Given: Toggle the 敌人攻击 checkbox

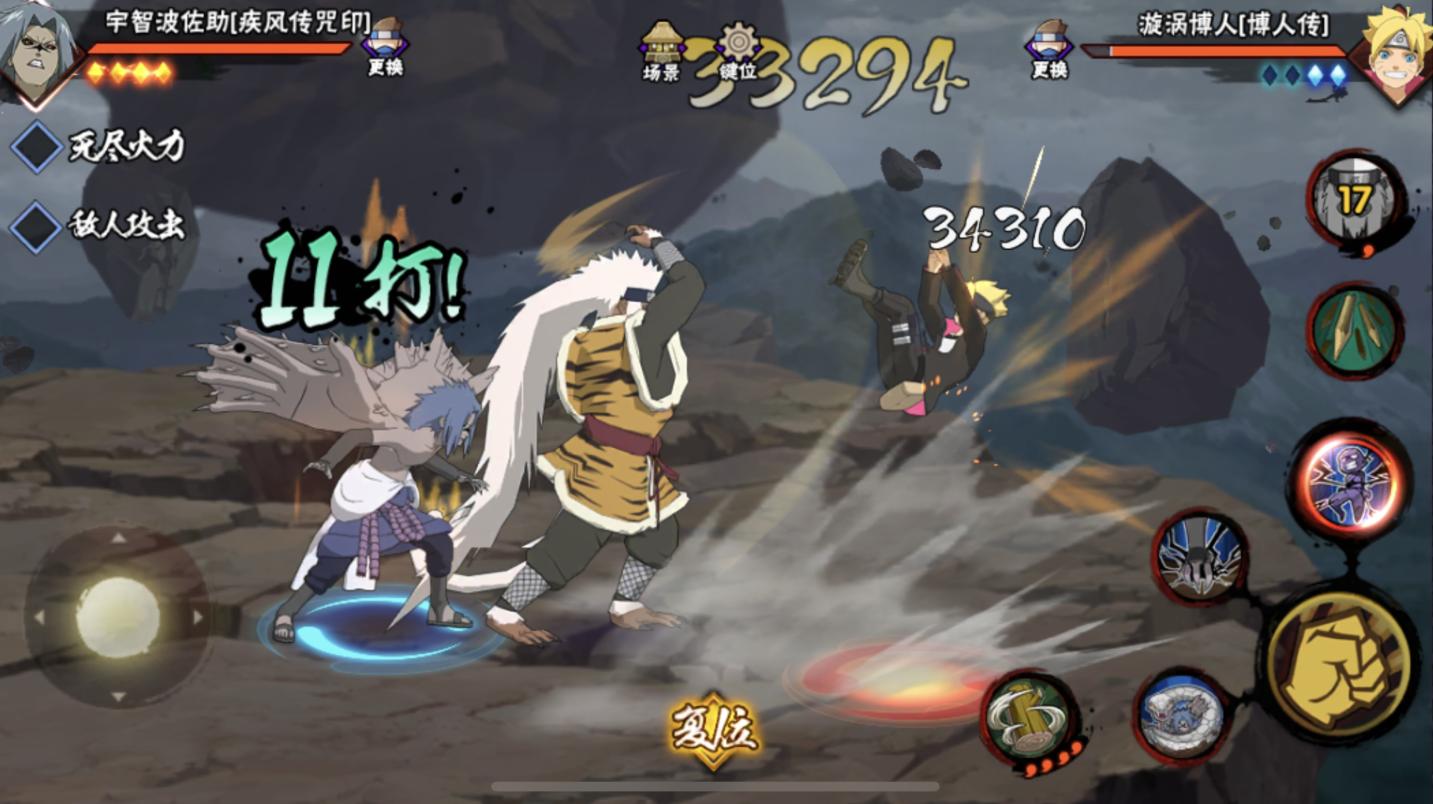Looking at the screenshot, I should point(37,226).
